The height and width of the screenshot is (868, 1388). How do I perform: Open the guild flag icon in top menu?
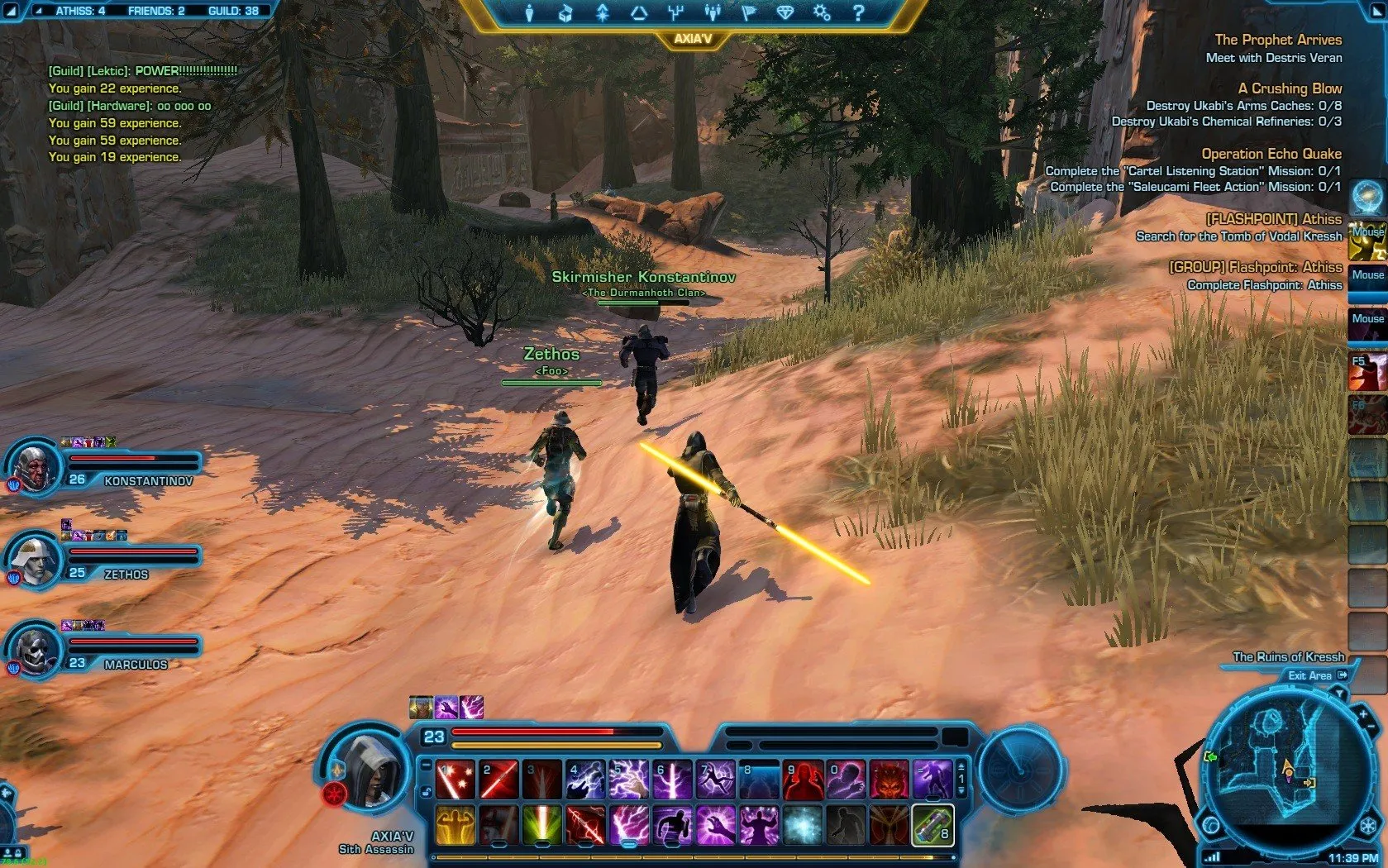point(748,12)
